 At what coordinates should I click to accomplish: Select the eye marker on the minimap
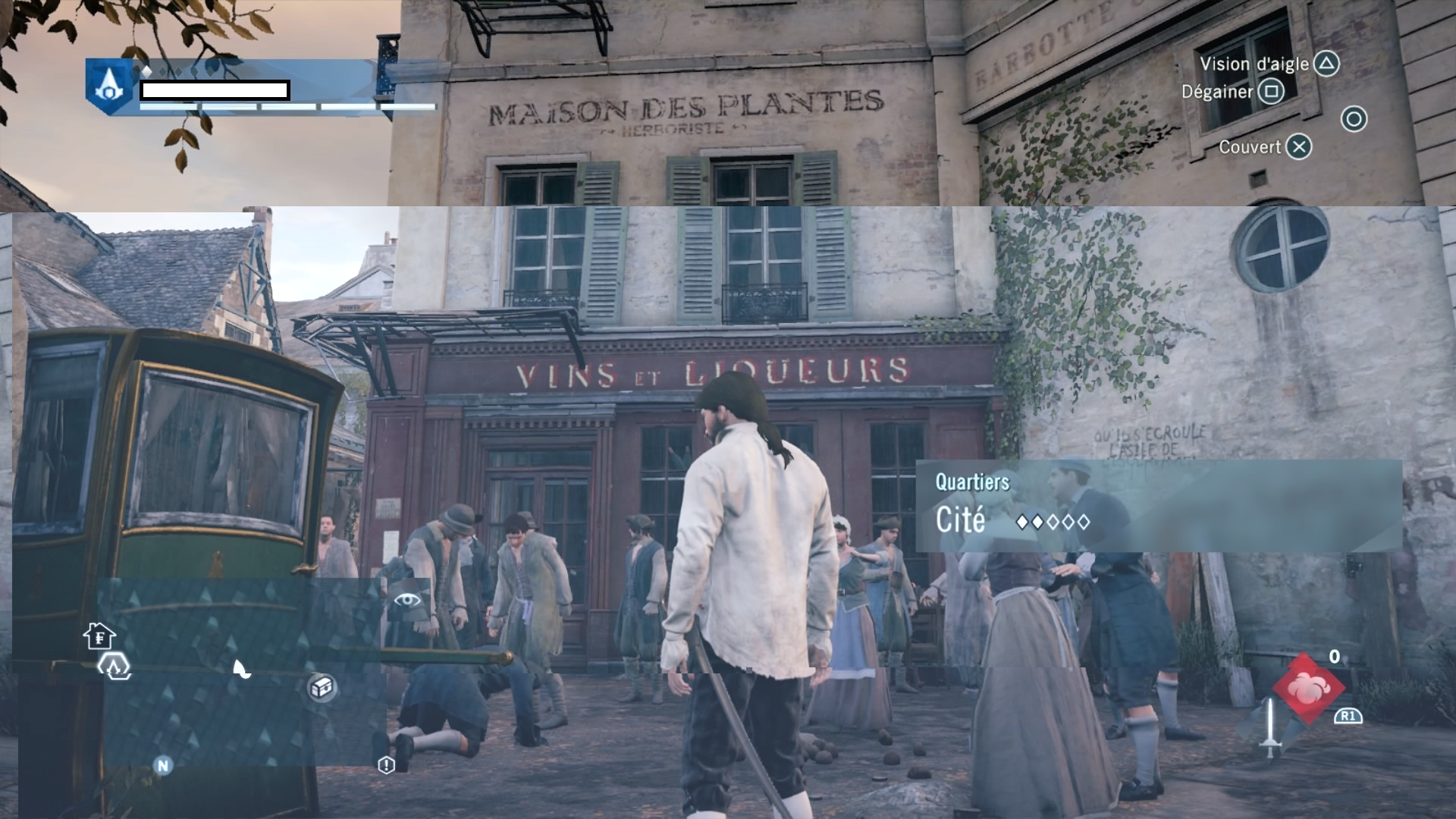point(407,600)
